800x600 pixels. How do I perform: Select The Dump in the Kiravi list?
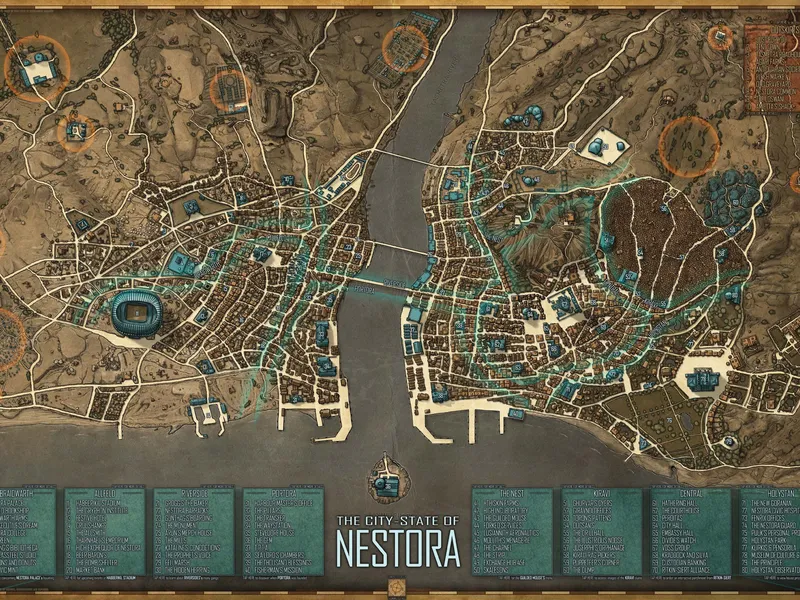583,570
